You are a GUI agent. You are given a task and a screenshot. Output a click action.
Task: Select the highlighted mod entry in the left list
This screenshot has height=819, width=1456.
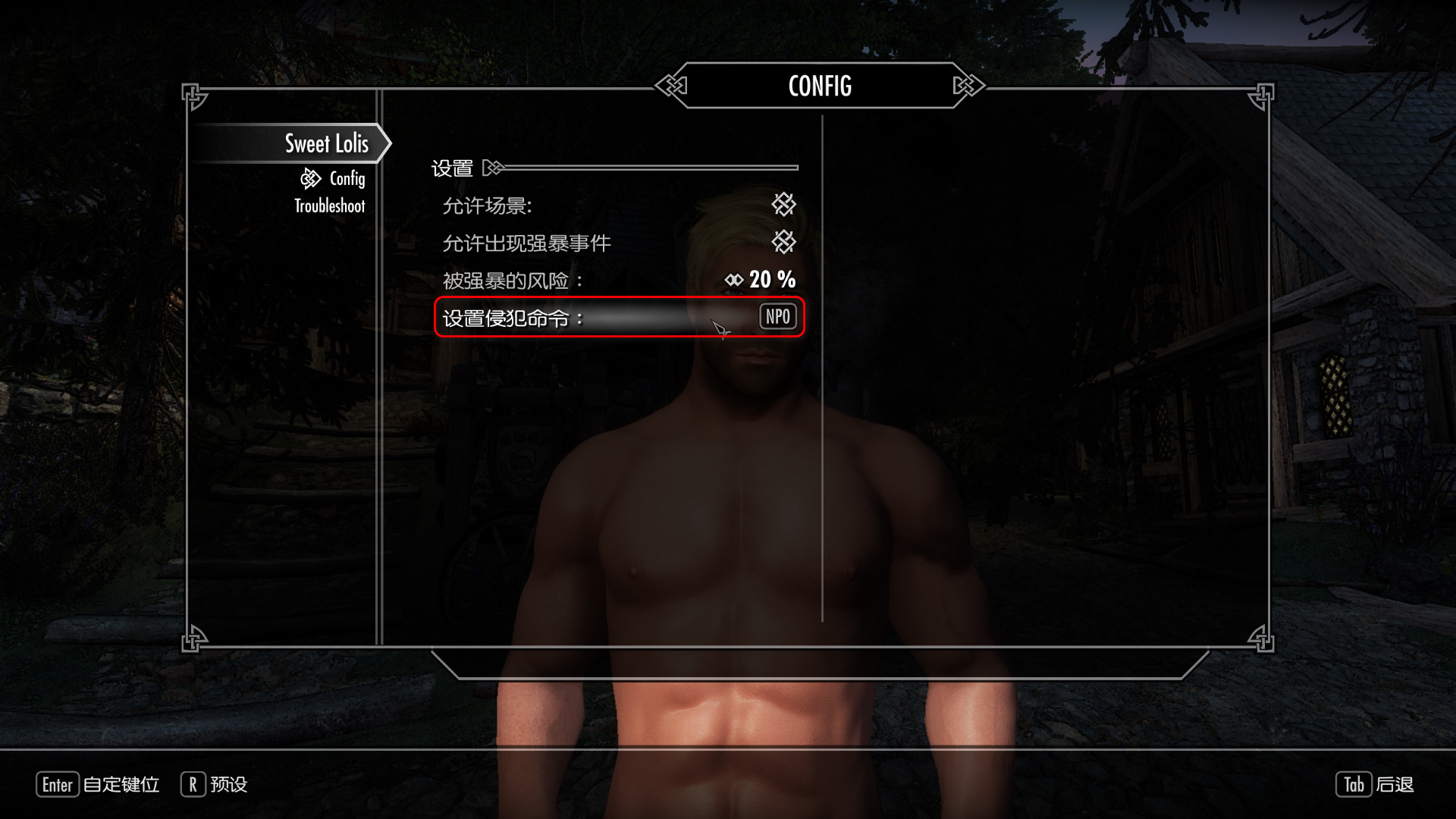[x=326, y=143]
